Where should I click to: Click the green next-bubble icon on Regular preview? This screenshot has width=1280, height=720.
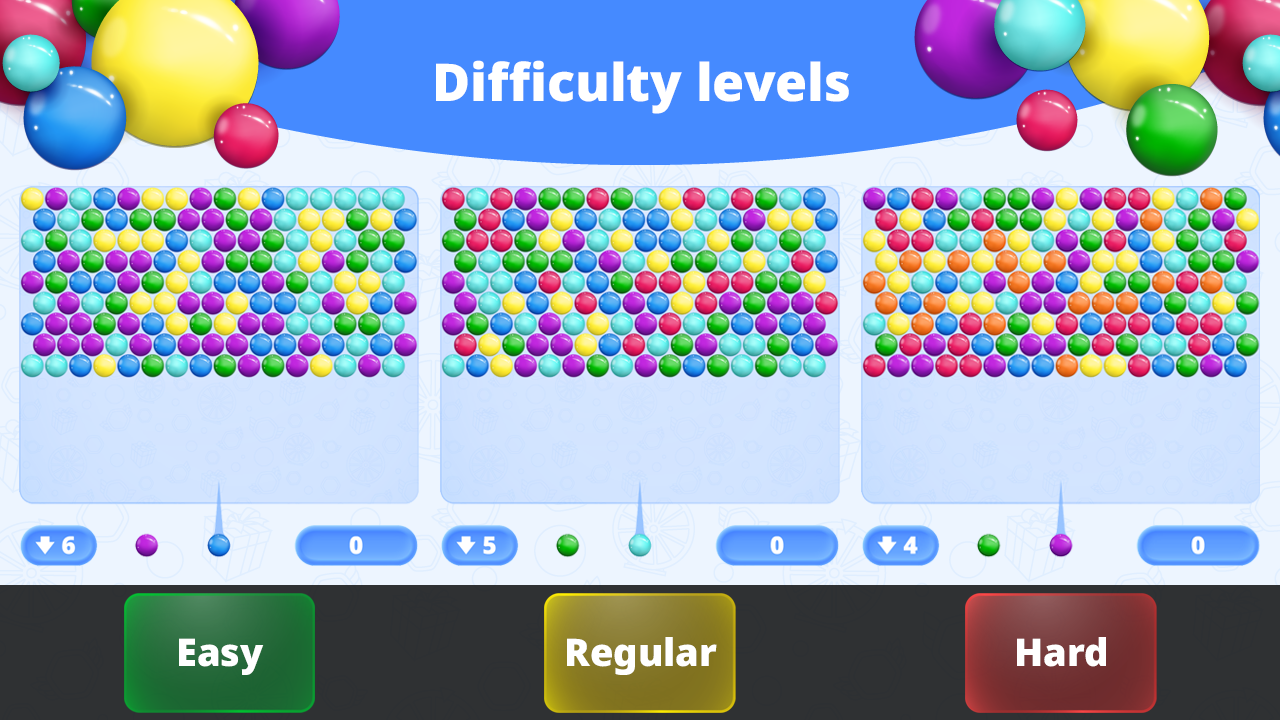pos(569,545)
